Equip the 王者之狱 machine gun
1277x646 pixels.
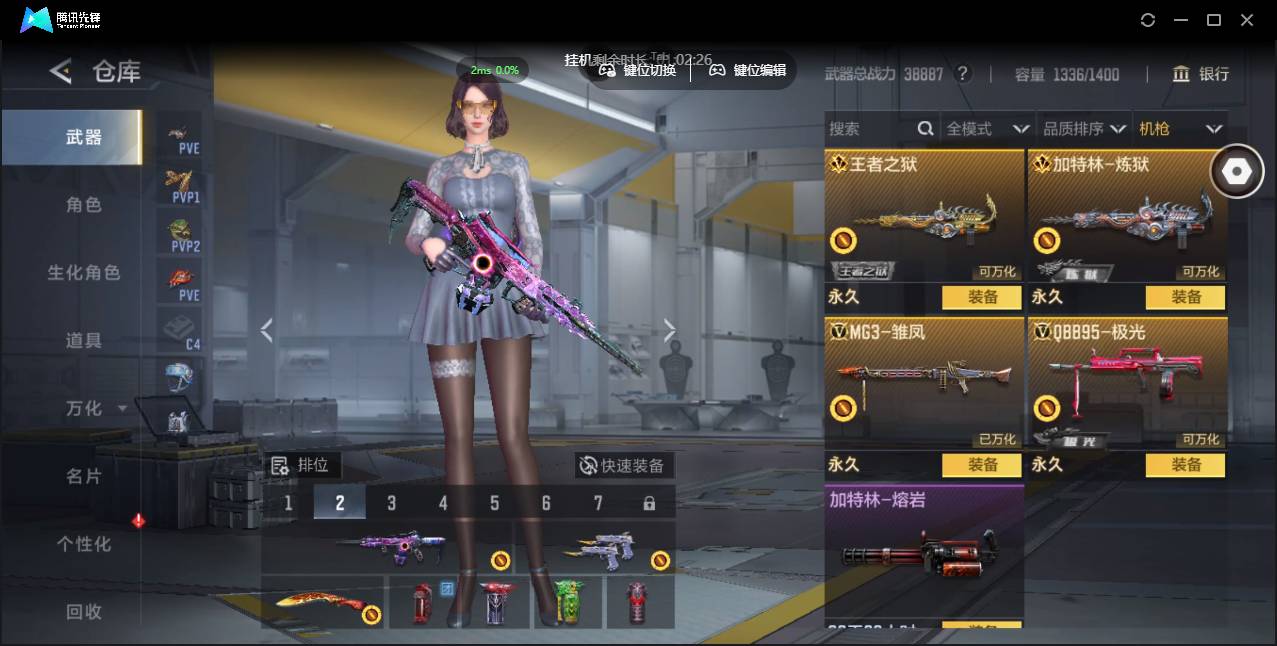pyautogui.click(x=982, y=297)
